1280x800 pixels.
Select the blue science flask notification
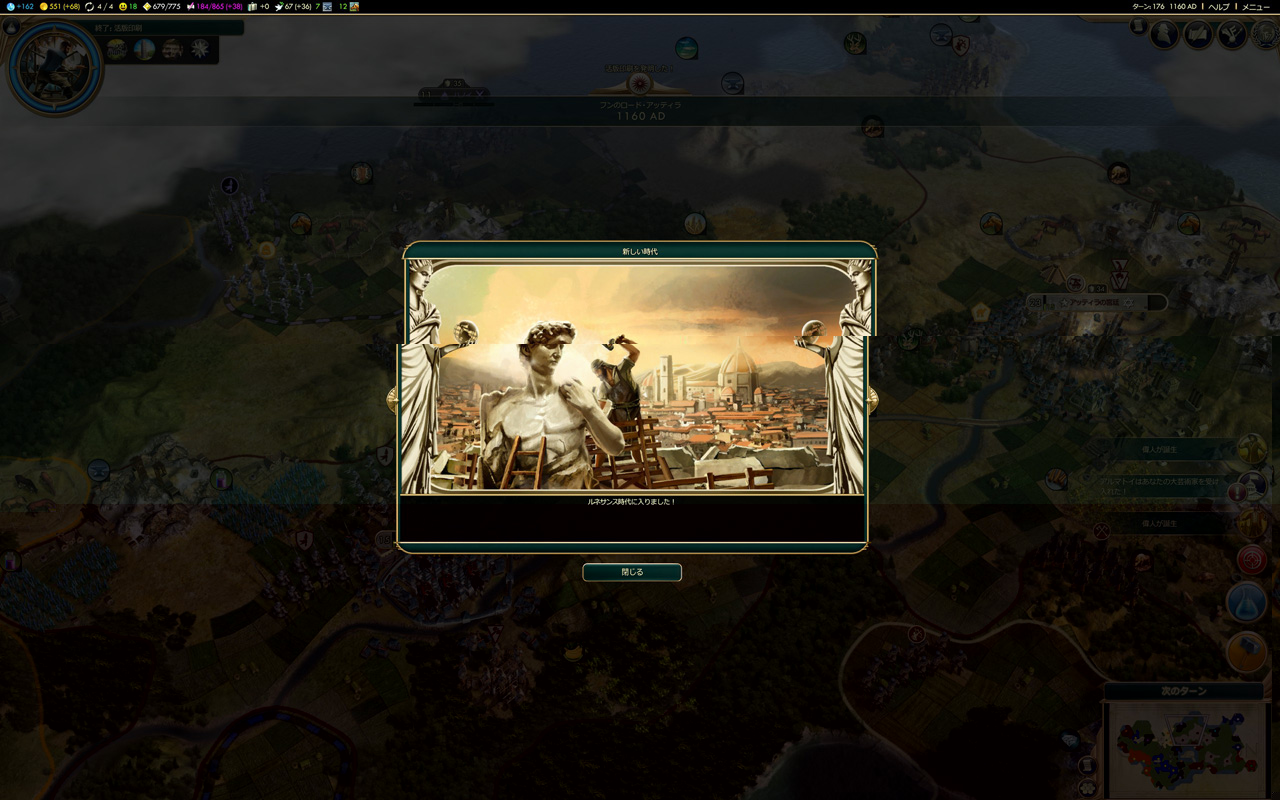pos(1246,604)
